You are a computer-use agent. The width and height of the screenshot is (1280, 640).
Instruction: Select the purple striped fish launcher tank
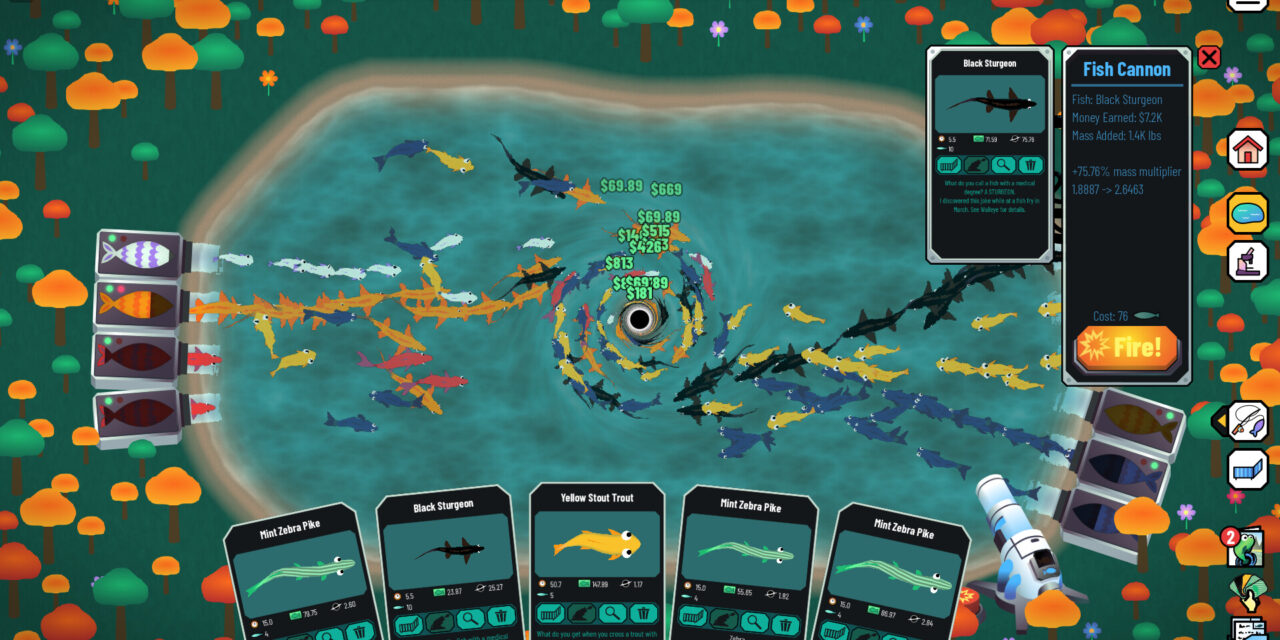(x=138, y=254)
